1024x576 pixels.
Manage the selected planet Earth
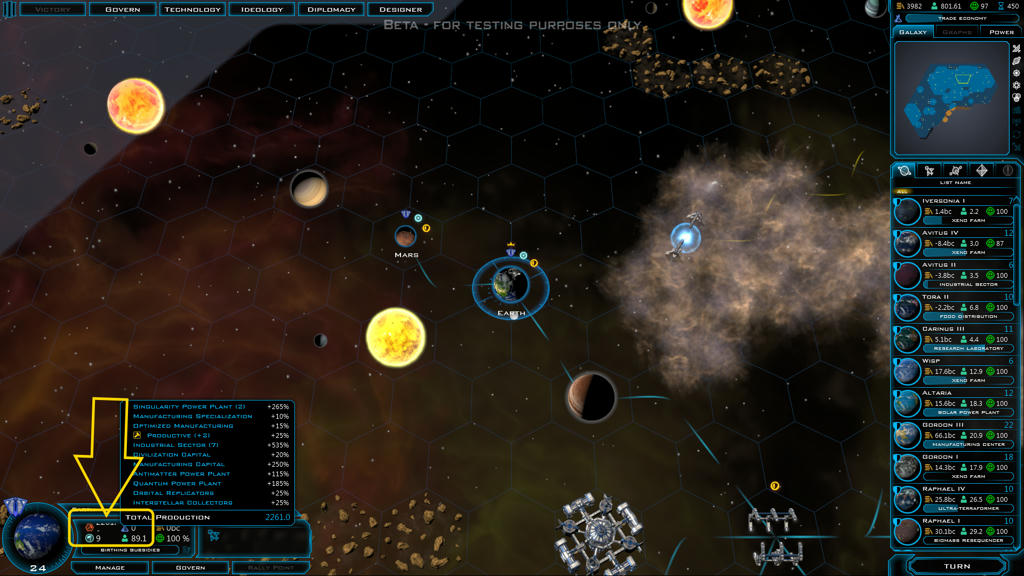109,567
